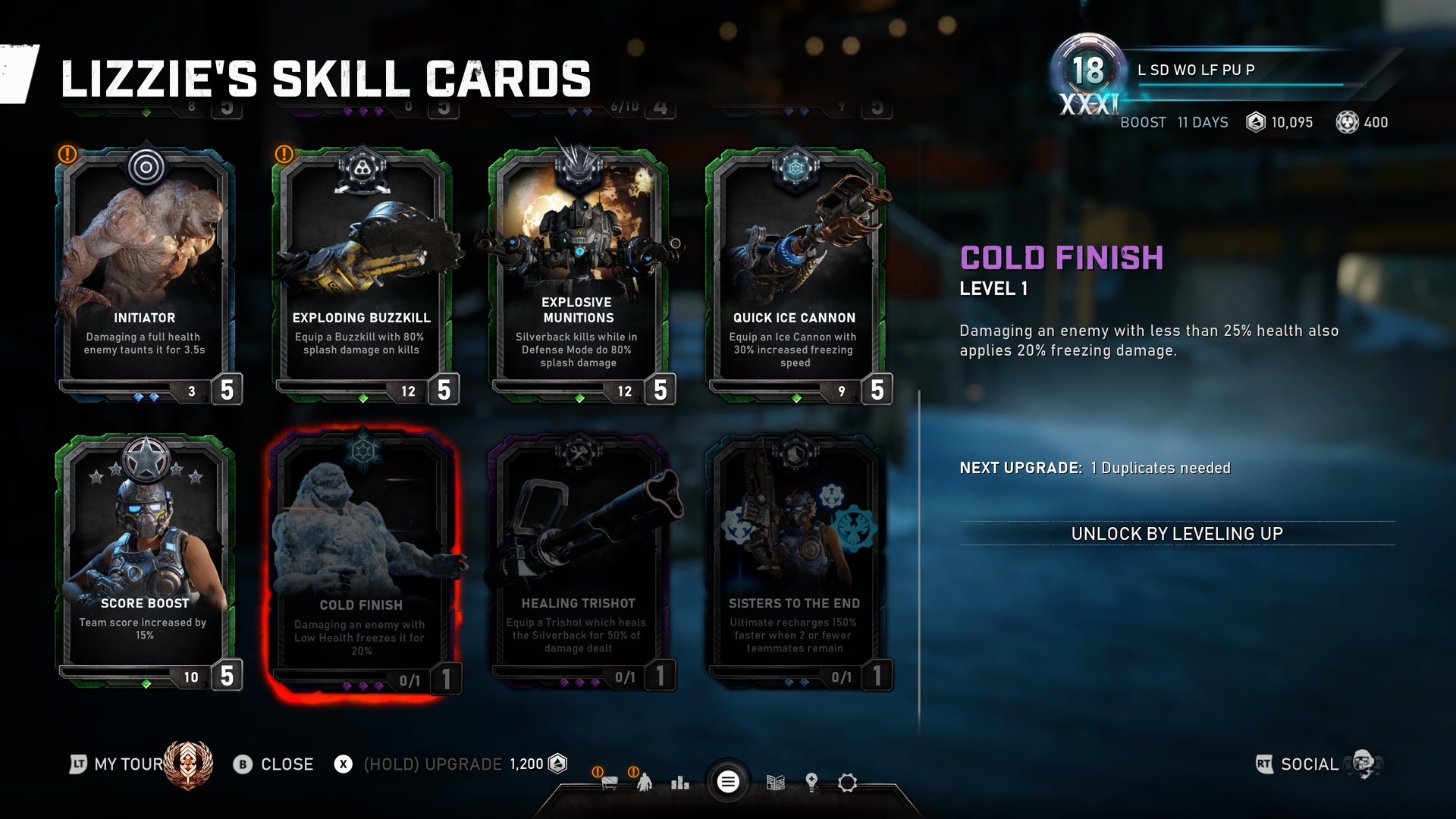
Task: Choose the Healing Trishot card
Action: 578,561
